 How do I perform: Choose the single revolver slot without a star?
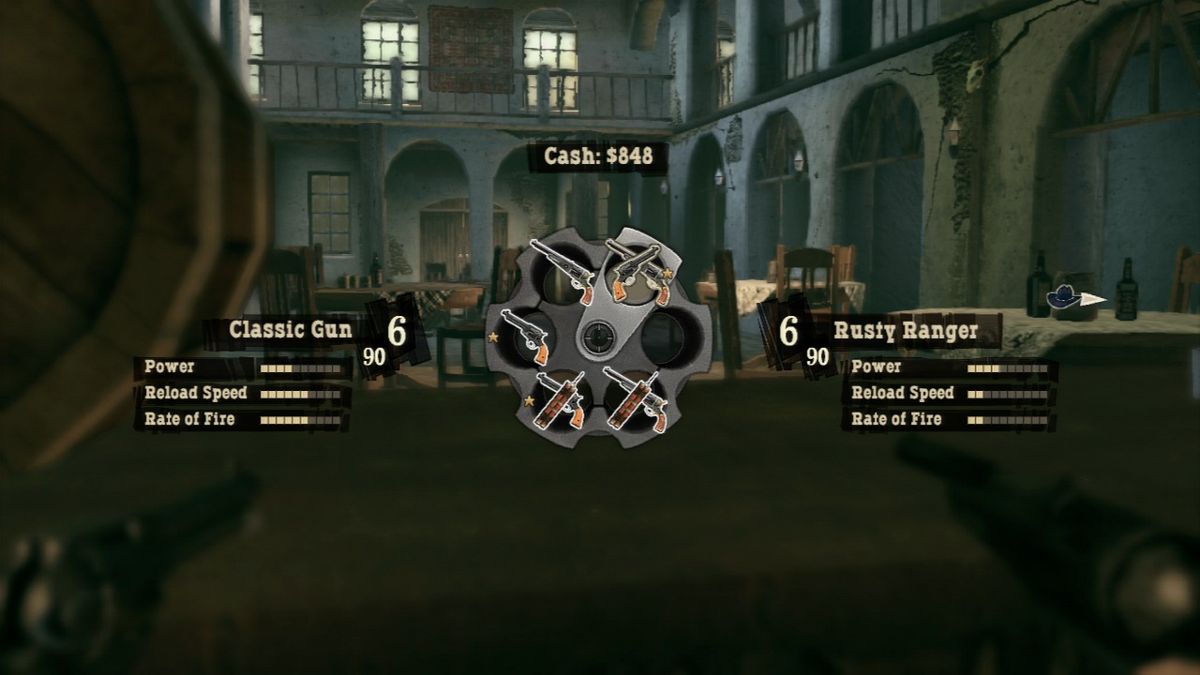(x=561, y=271)
